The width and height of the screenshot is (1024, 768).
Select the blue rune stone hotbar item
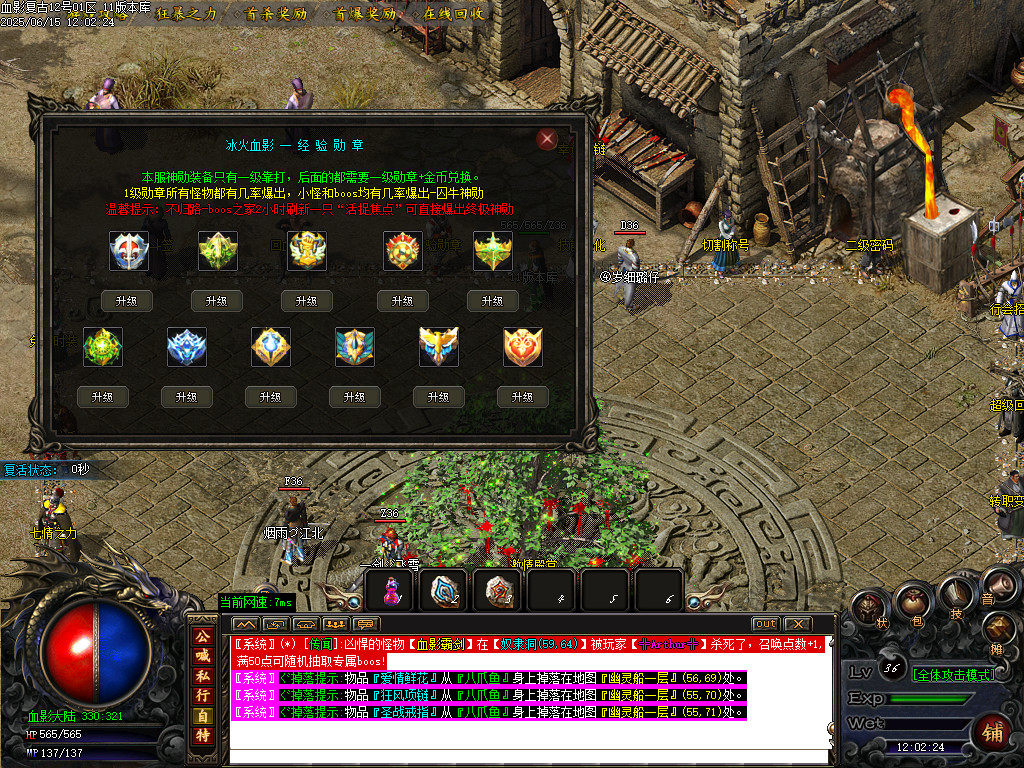pos(444,592)
